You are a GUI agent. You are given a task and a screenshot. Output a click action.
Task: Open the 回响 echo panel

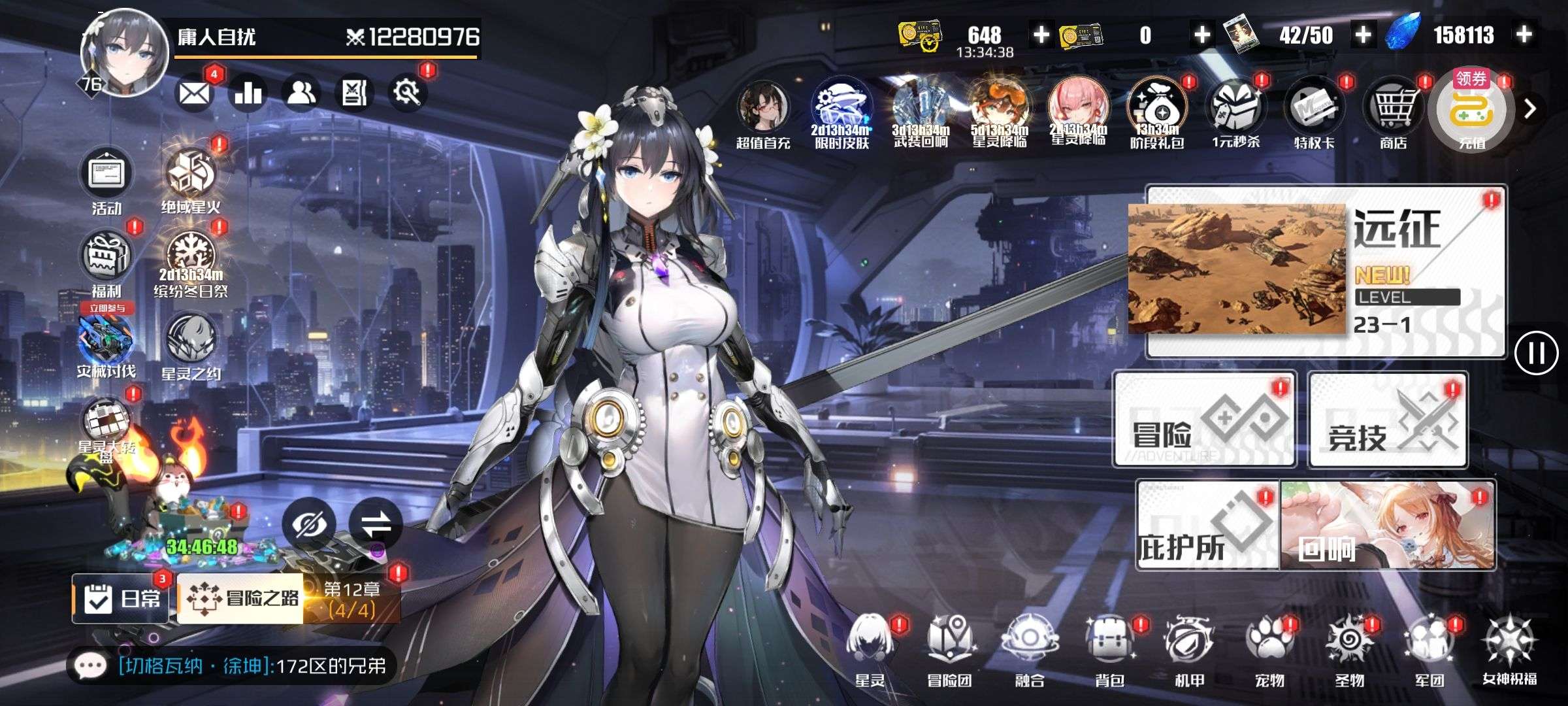pyautogui.click(x=1387, y=526)
